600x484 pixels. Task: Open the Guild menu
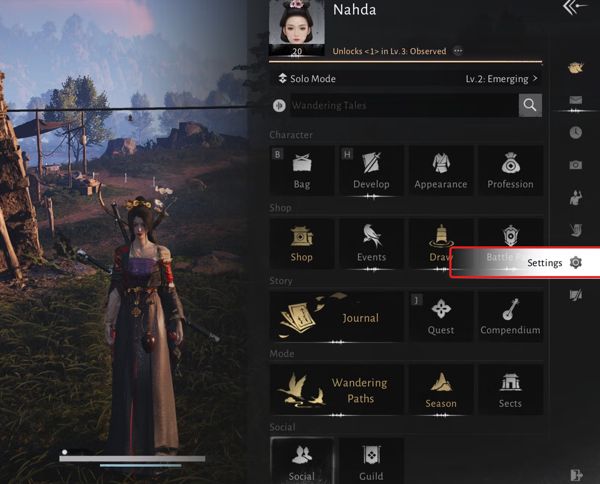371,461
